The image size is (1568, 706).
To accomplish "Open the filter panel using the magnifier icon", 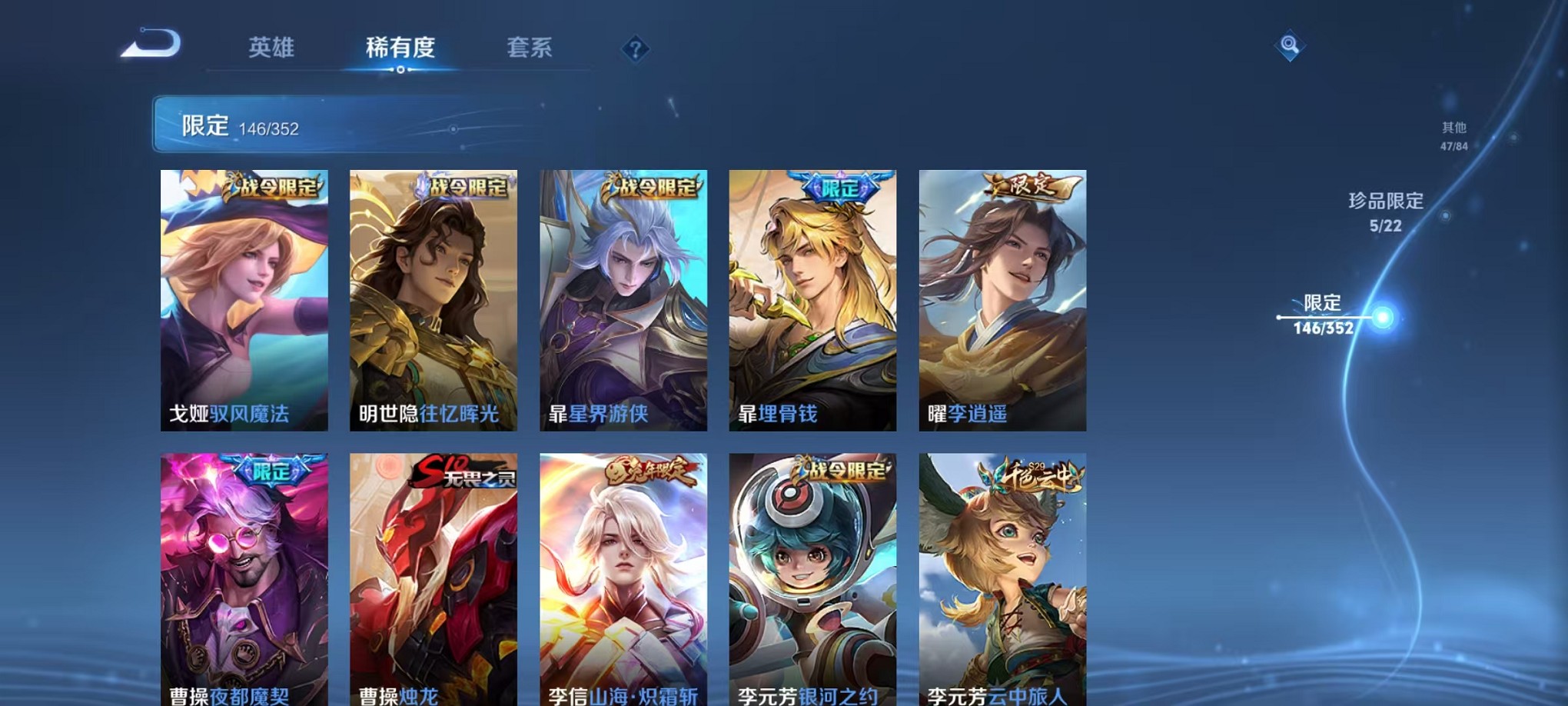I will (x=1288, y=47).
